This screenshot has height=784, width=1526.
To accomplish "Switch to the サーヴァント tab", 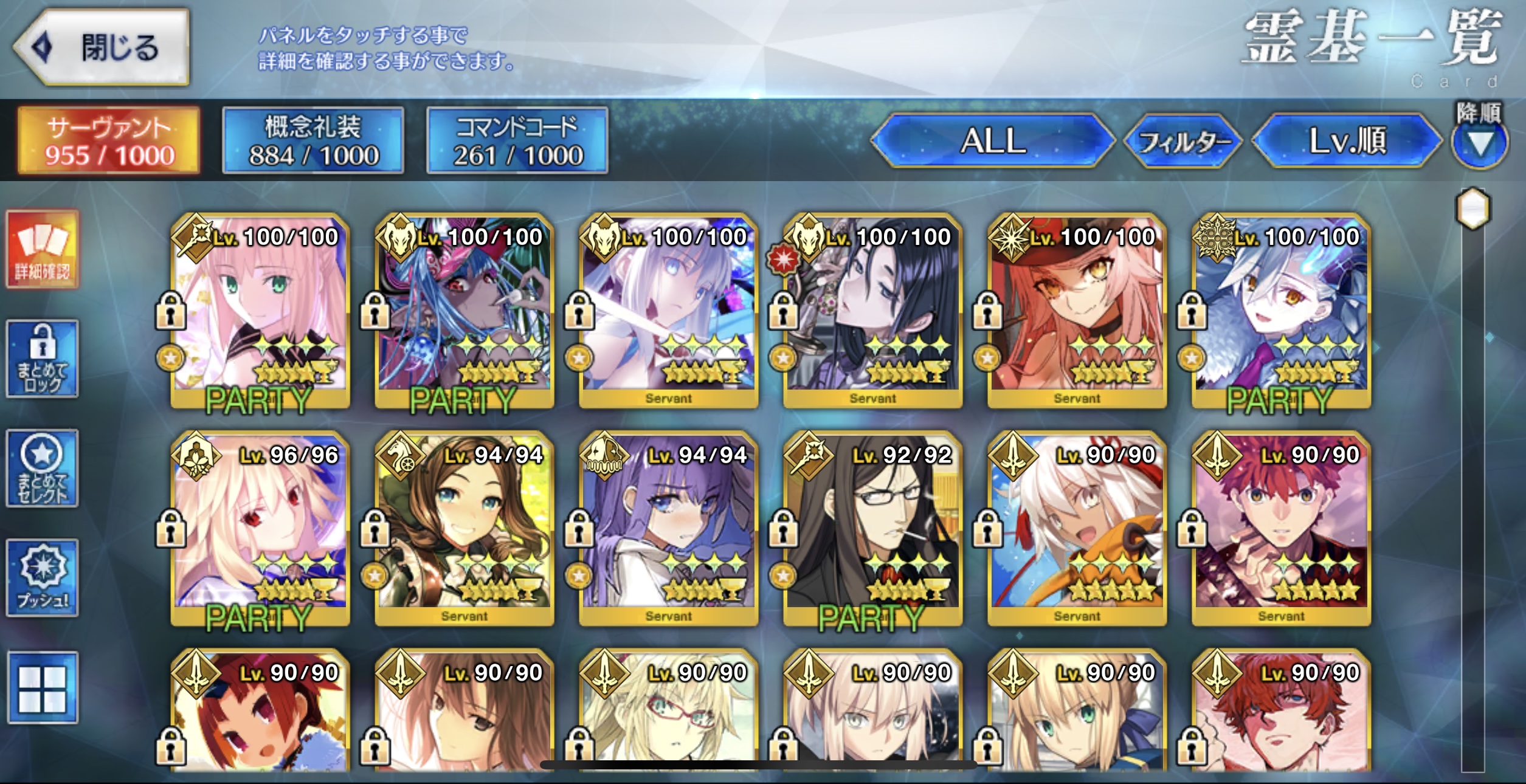I will coord(109,141).
